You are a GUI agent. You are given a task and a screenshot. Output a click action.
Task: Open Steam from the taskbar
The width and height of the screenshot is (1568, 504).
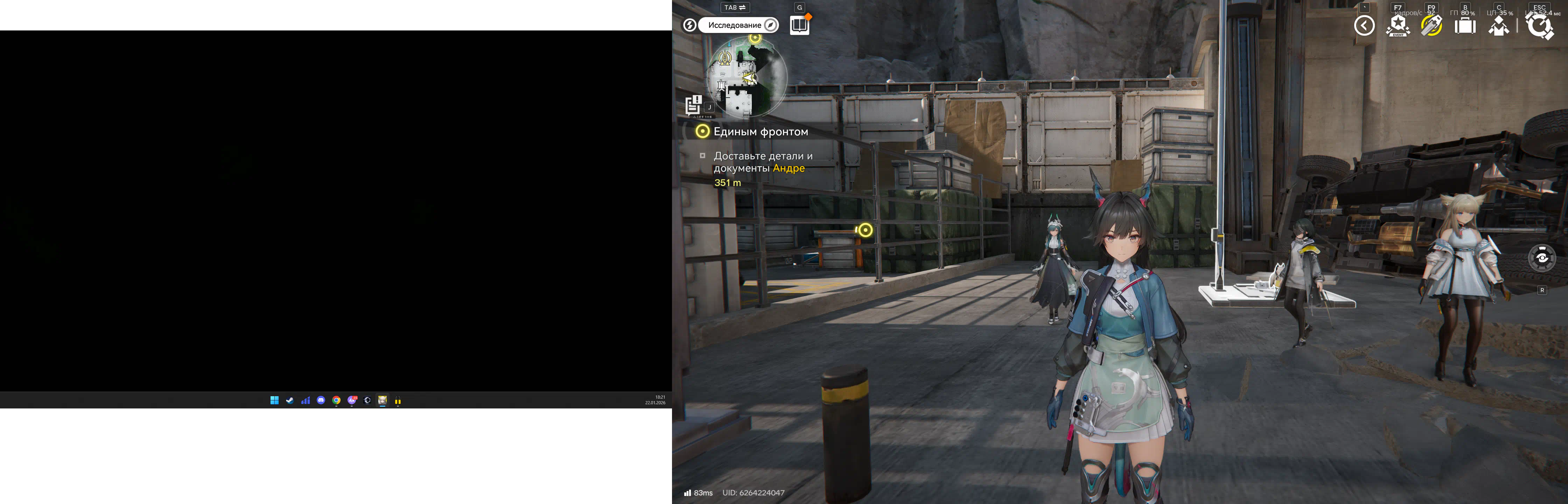(x=290, y=400)
